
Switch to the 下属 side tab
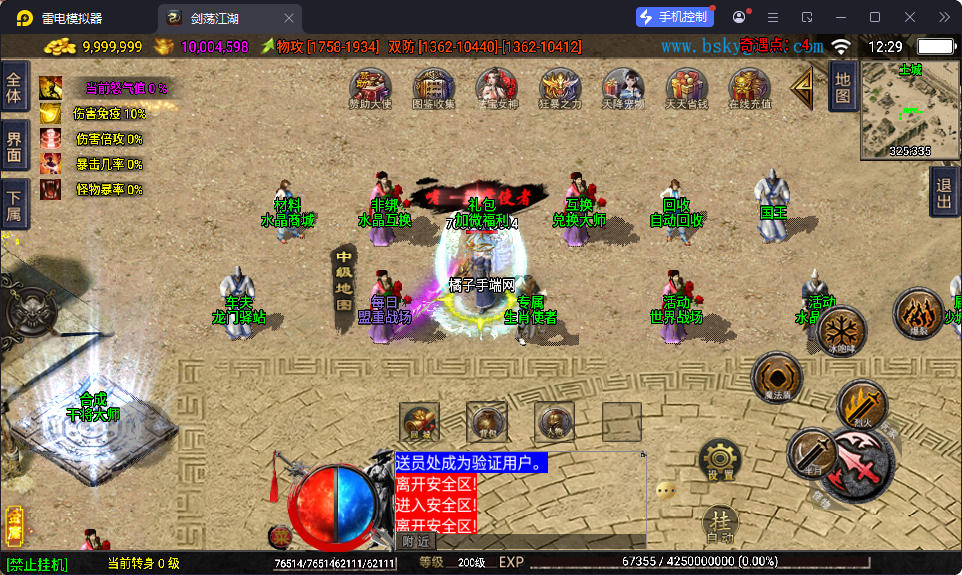(x=14, y=204)
